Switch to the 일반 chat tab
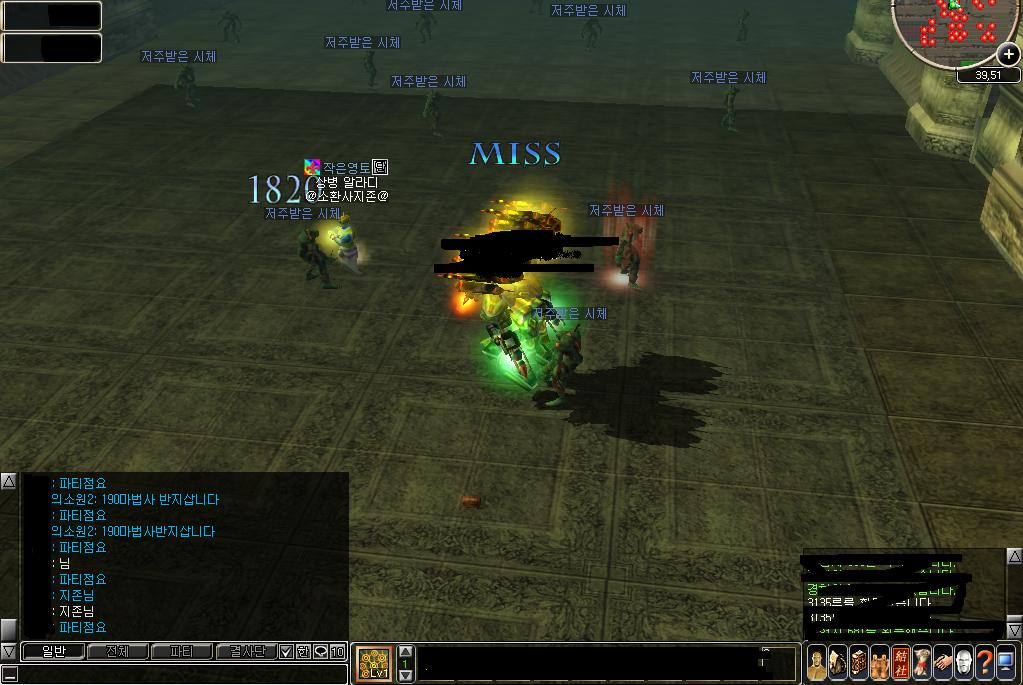 (53, 652)
